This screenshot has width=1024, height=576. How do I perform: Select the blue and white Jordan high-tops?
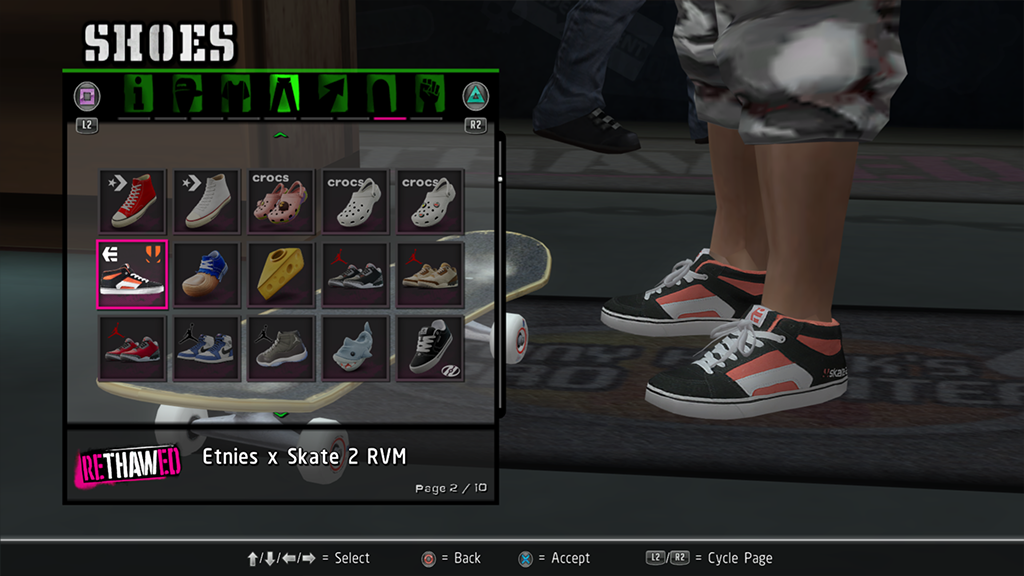pos(207,348)
